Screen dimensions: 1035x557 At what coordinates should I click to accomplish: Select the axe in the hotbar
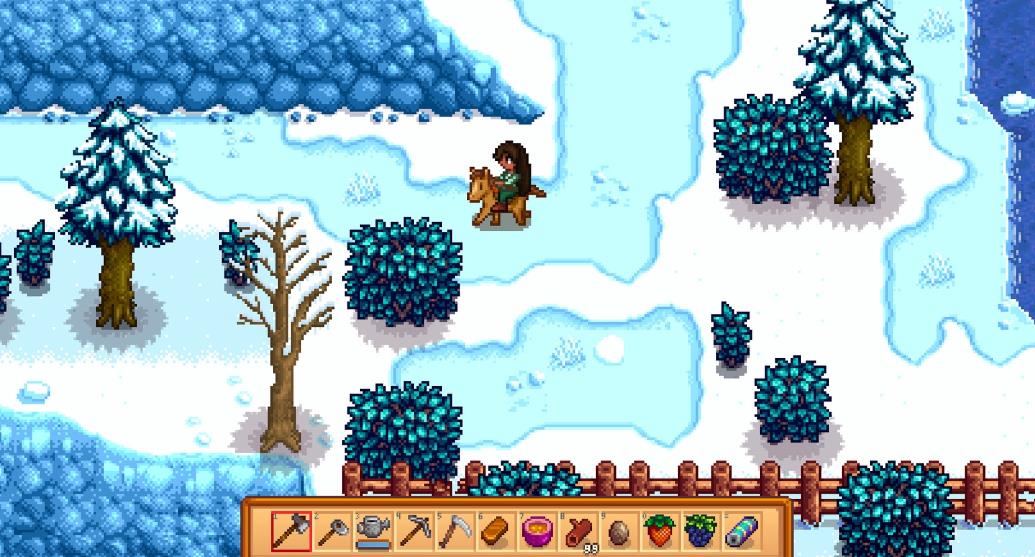pyautogui.click(x=292, y=530)
